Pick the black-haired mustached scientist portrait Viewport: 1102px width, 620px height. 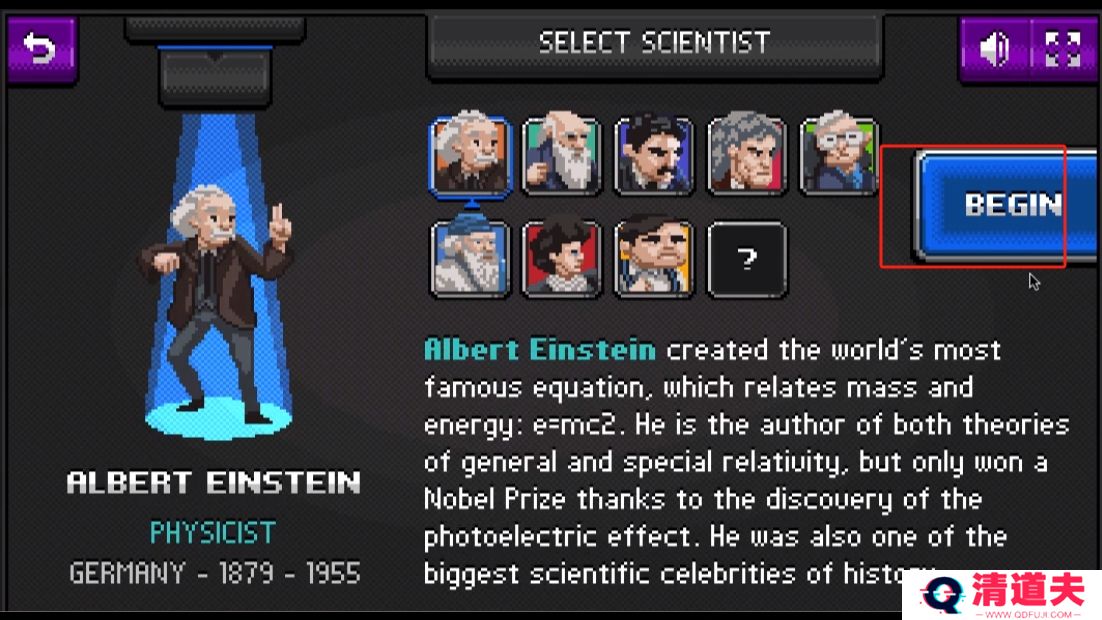pos(654,156)
